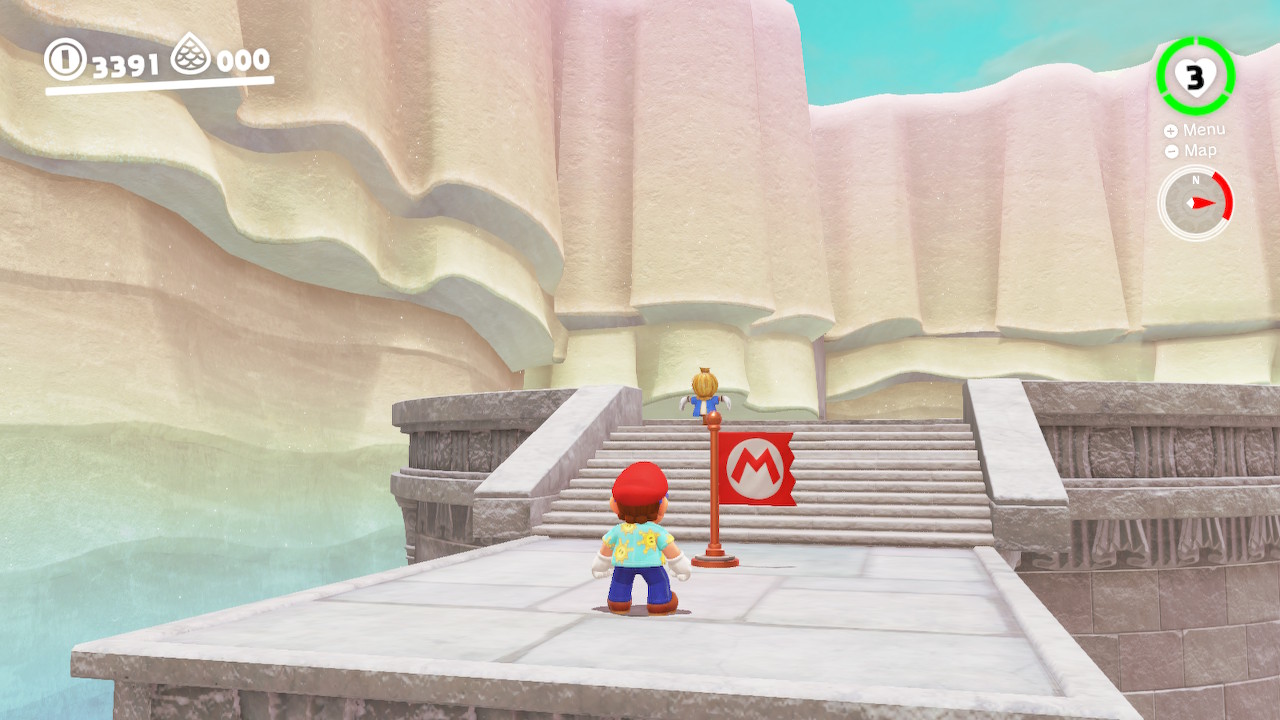Select Mario standing on the platform
1280x720 pixels.
click(x=638, y=545)
